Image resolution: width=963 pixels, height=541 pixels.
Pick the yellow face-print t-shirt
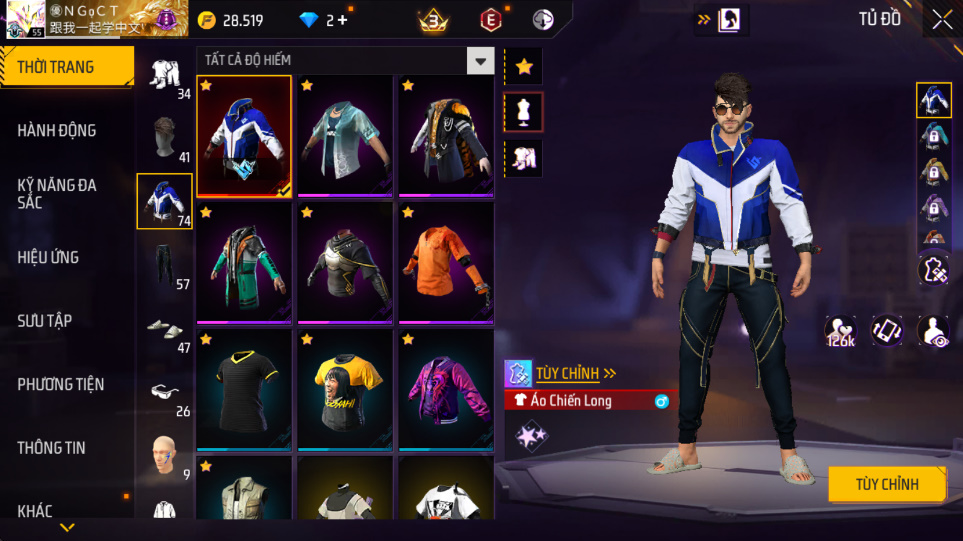tap(345, 389)
